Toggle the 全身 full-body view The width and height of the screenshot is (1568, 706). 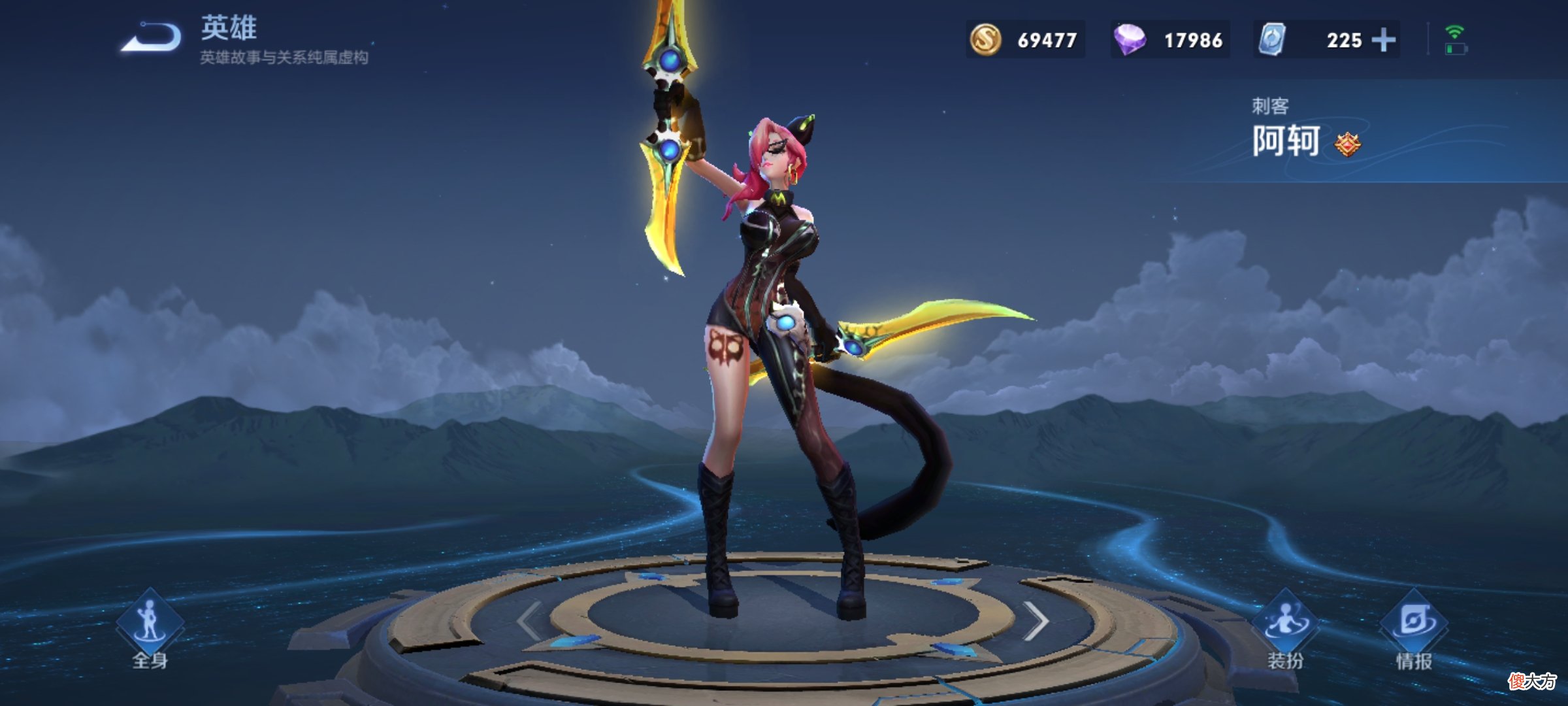150,630
